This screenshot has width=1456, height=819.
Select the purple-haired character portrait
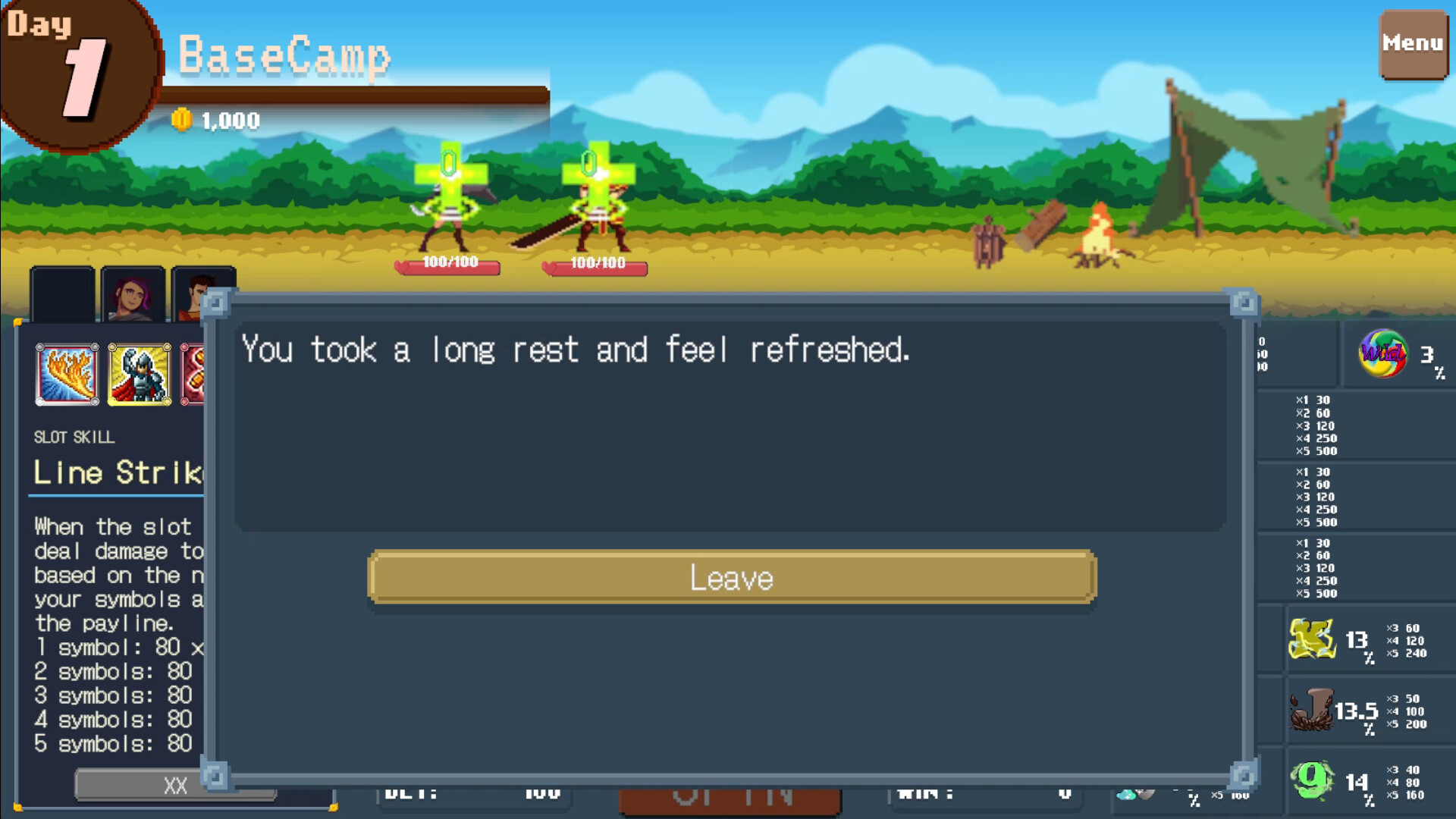(133, 292)
